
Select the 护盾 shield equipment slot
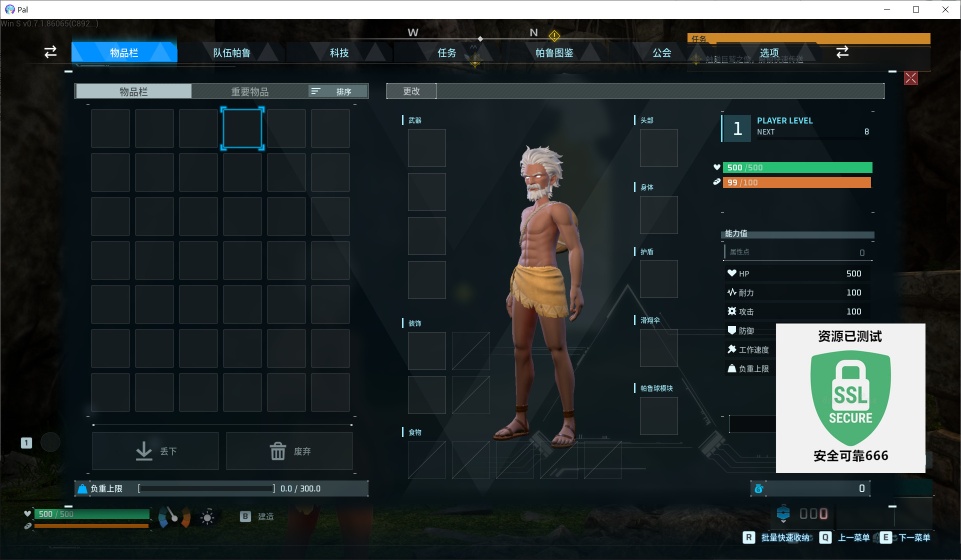(659, 281)
